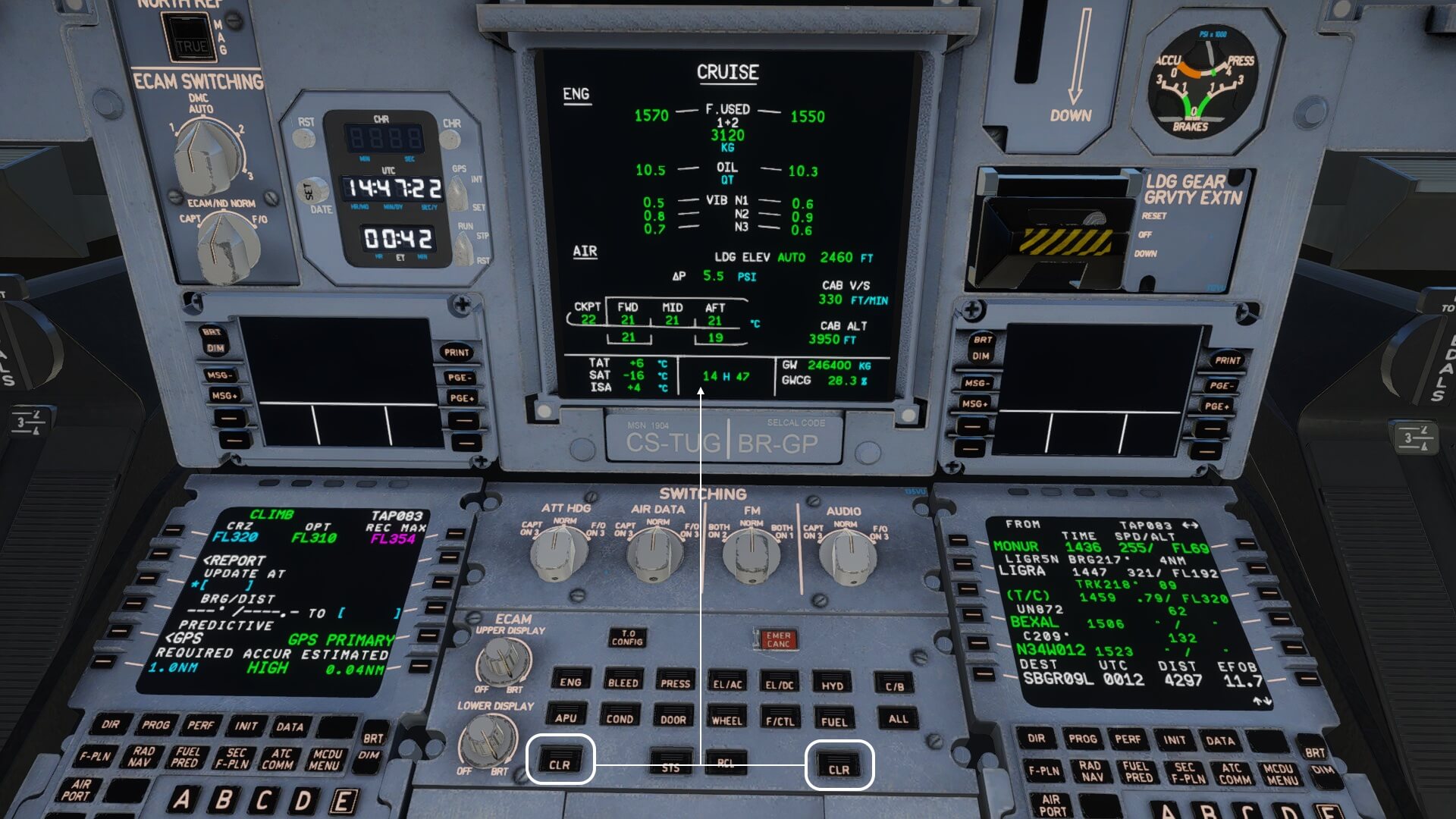Open the HYD system page
Image resolution: width=1456 pixels, height=819 pixels.
point(833,685)
